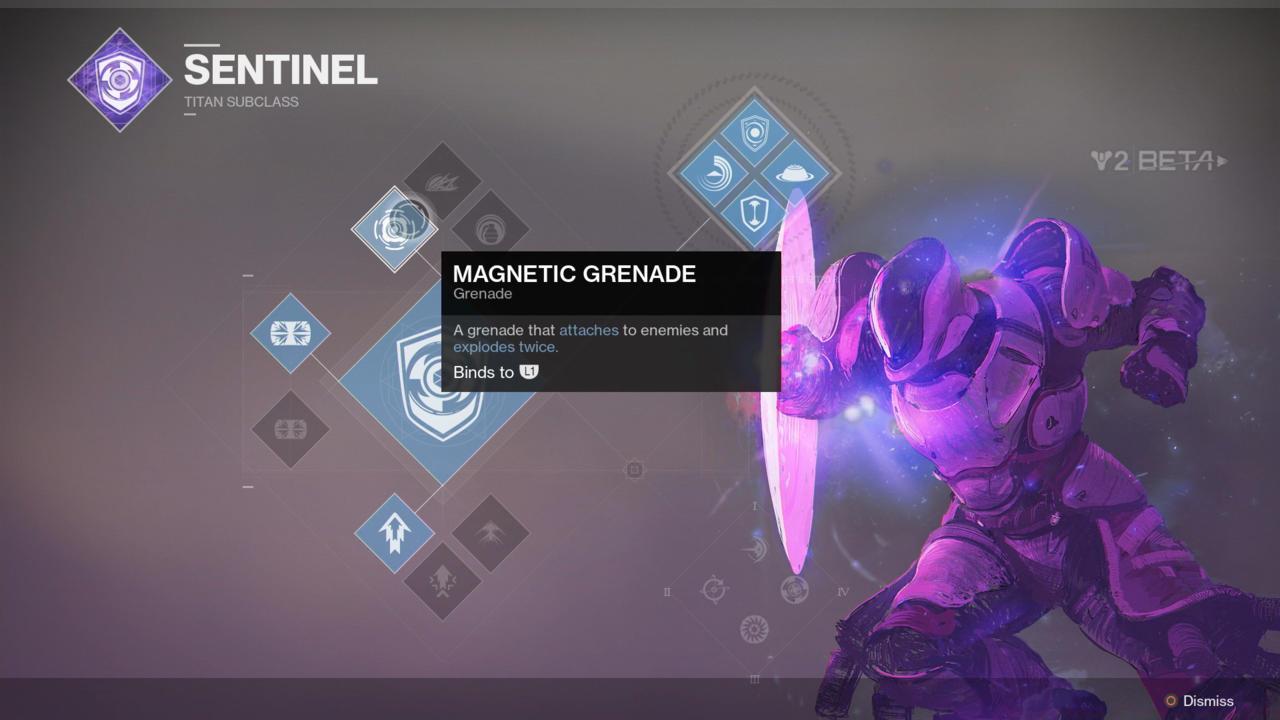Select the Towering Barricade ability icon

pyautogui.click(x=290, y=332)
